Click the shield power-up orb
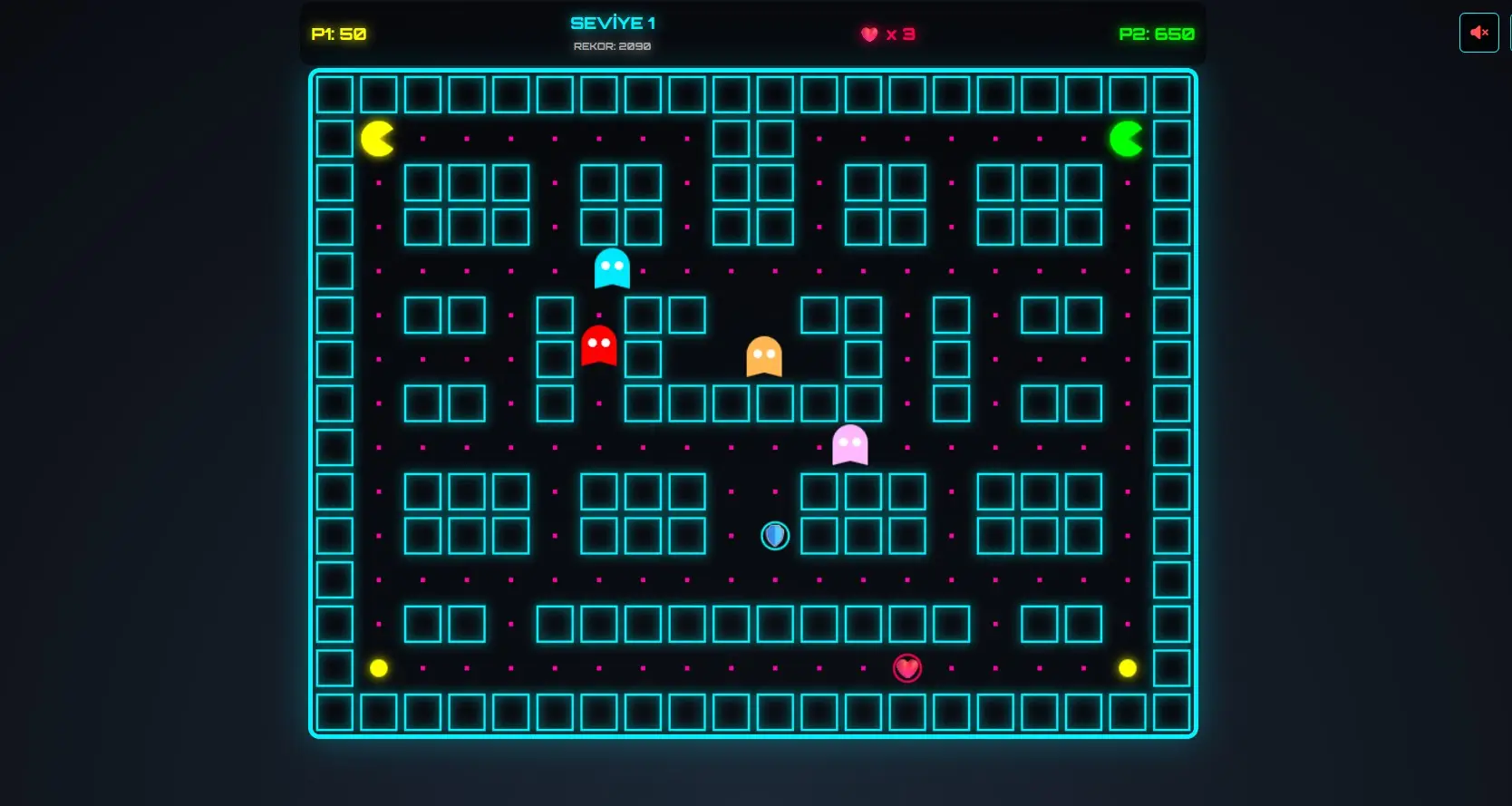 click(x=774, y=536)
